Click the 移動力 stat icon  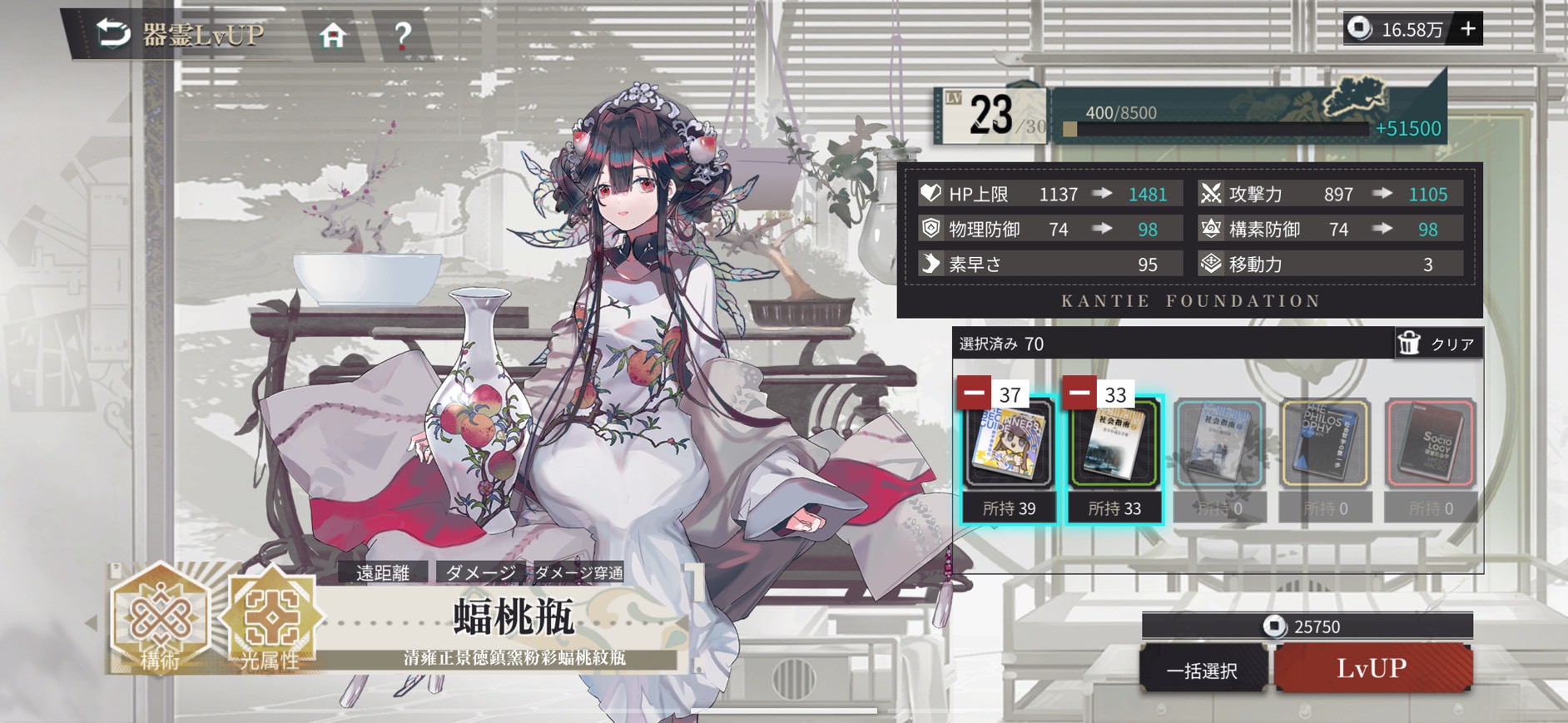(1209, 264)
